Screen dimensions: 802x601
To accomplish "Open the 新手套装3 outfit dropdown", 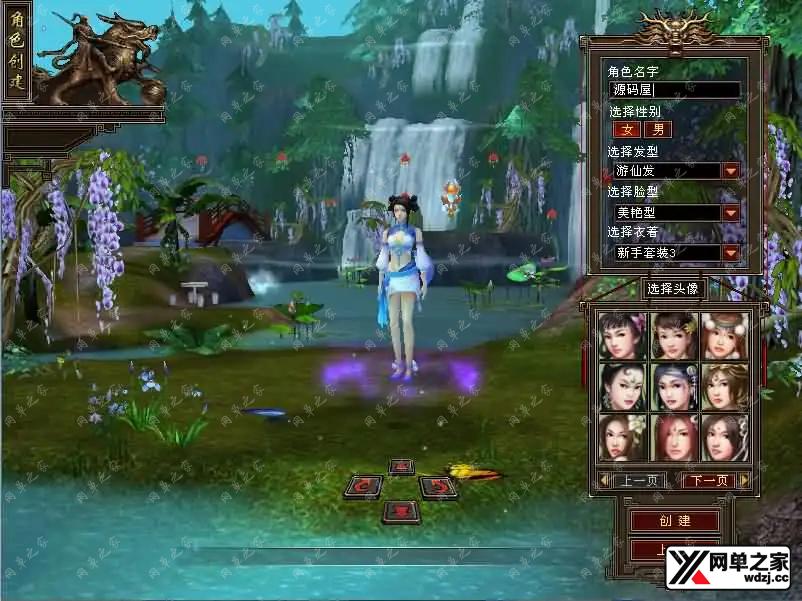I will 731,253.
